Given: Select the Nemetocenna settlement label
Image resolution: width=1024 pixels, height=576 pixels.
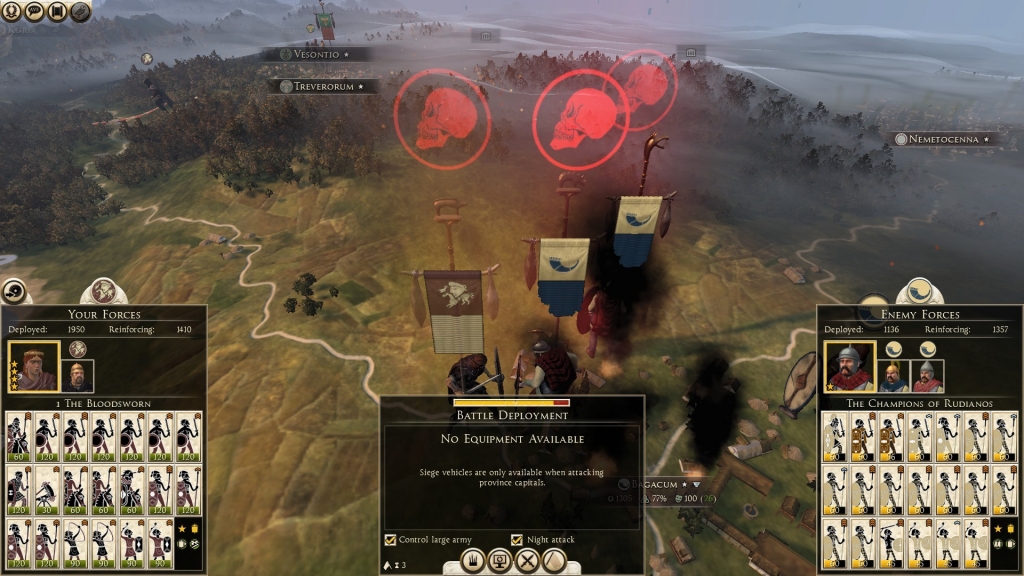Looking at the screenshot, I should [945, 139].
